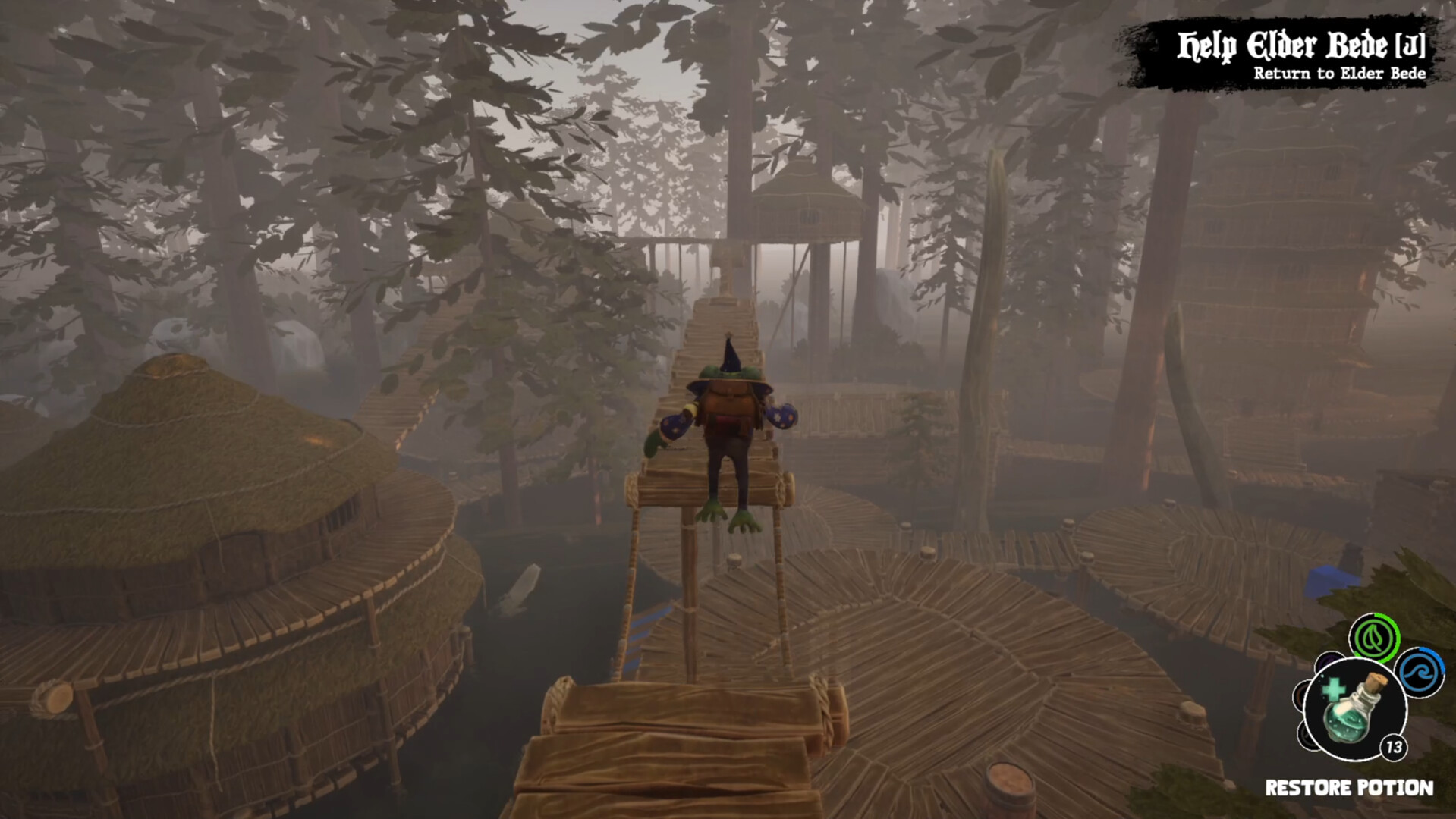Activate the green leaf spell icon
1456x819 pixels.
click(1374, 639)
